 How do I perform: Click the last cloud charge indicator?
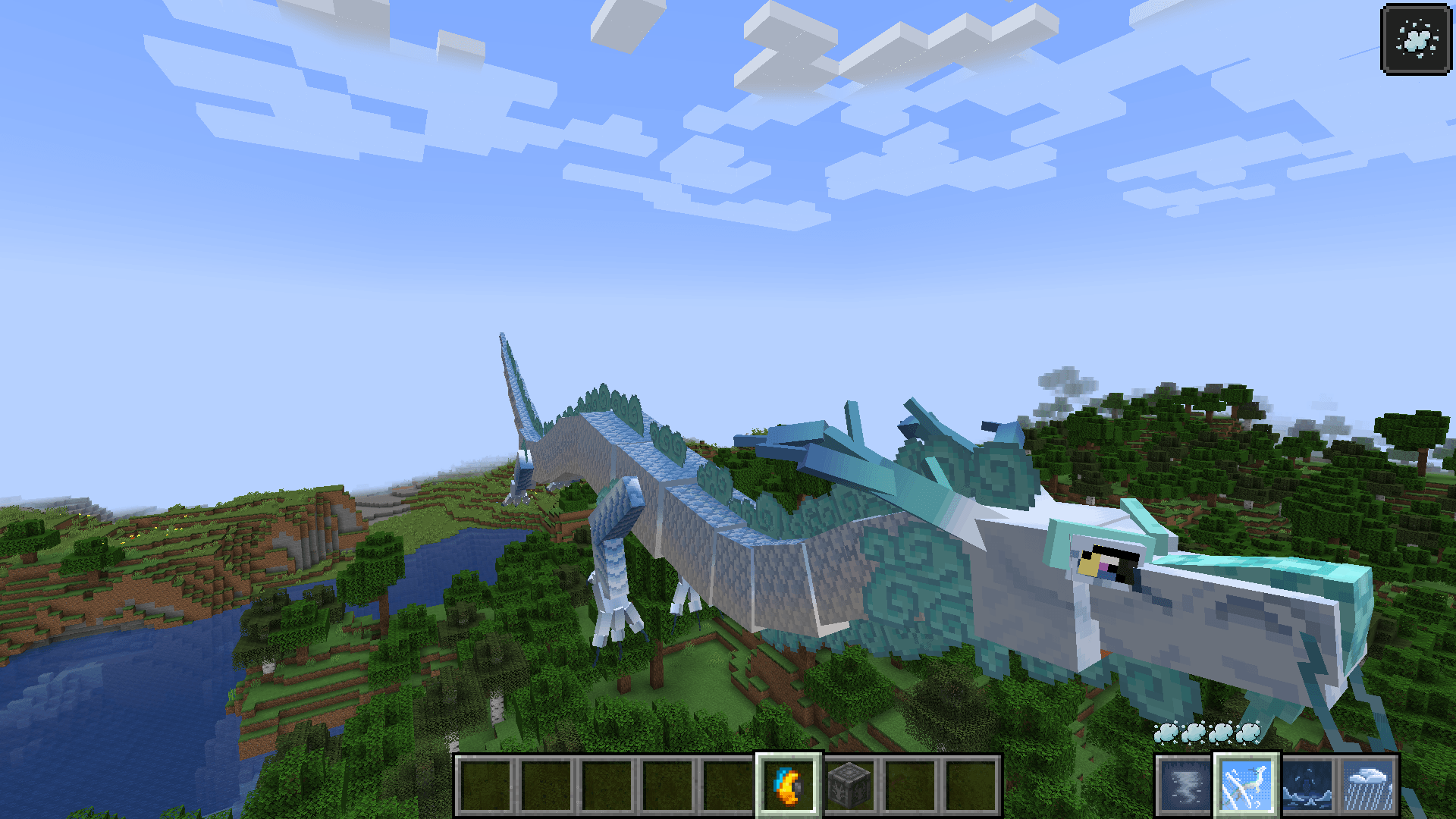point(1247,733)
